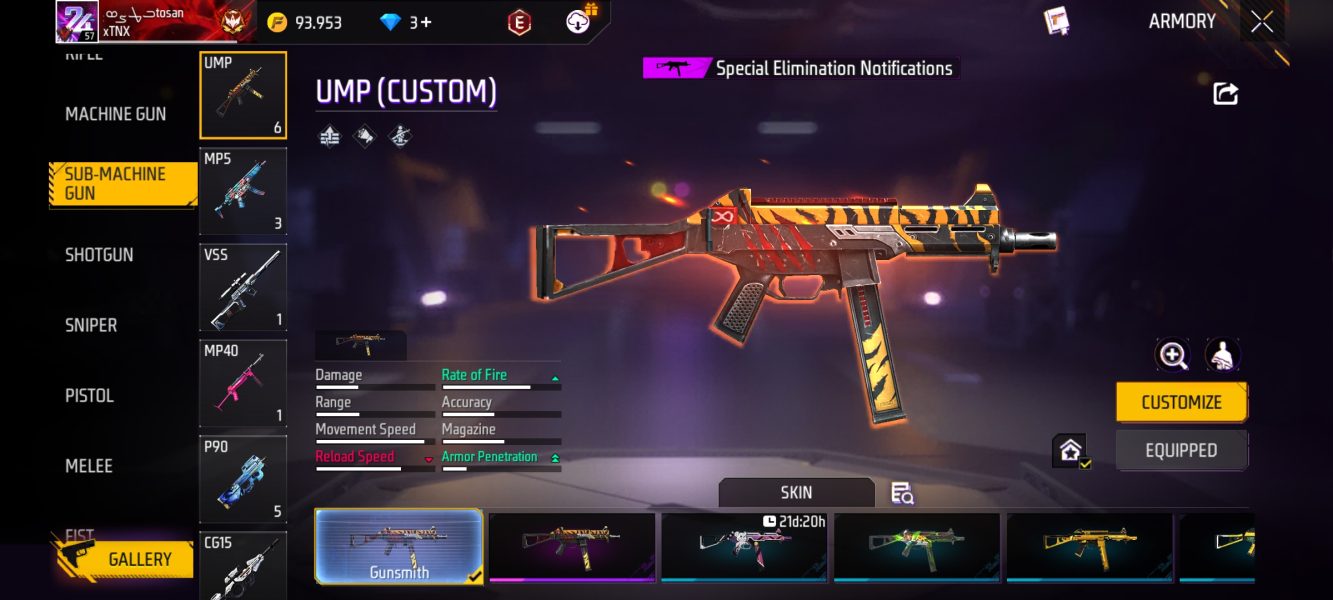This screenshot has height=600, width=1333.
Task: Click the Equipped button
Action: (1181, 450)
